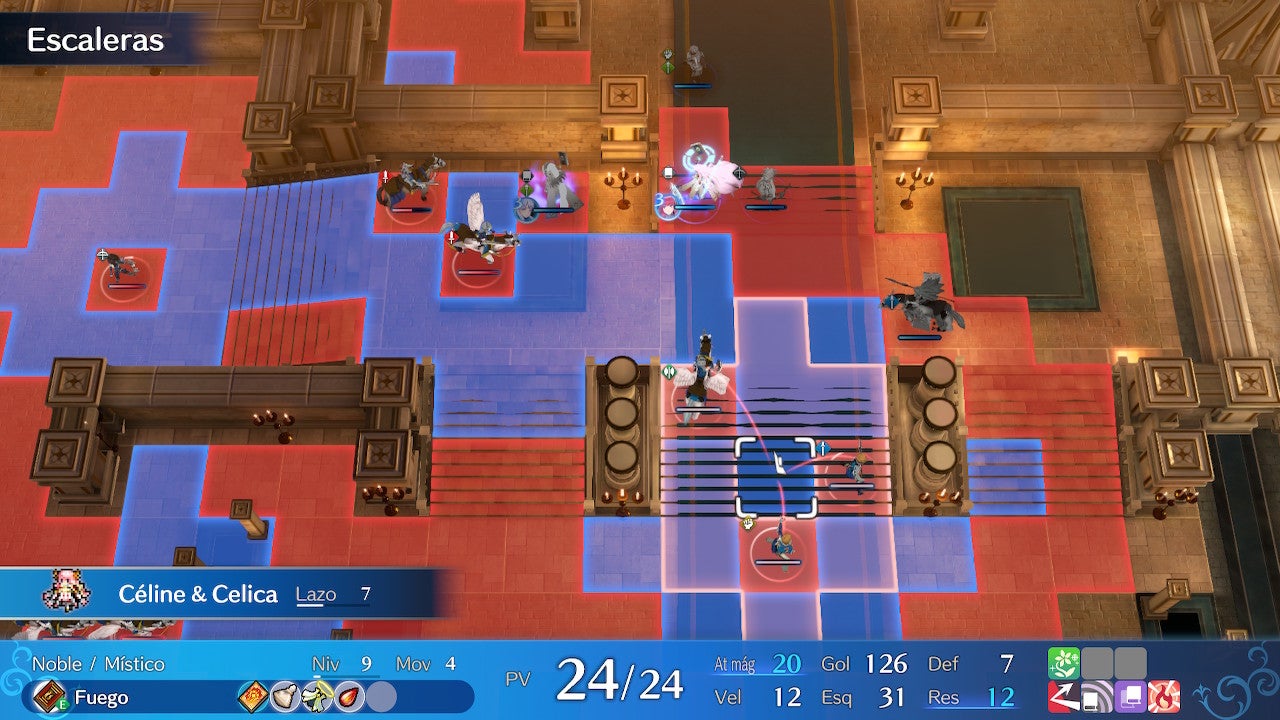Click the purple book ability icon
1280x720 pixels.
1130,697
